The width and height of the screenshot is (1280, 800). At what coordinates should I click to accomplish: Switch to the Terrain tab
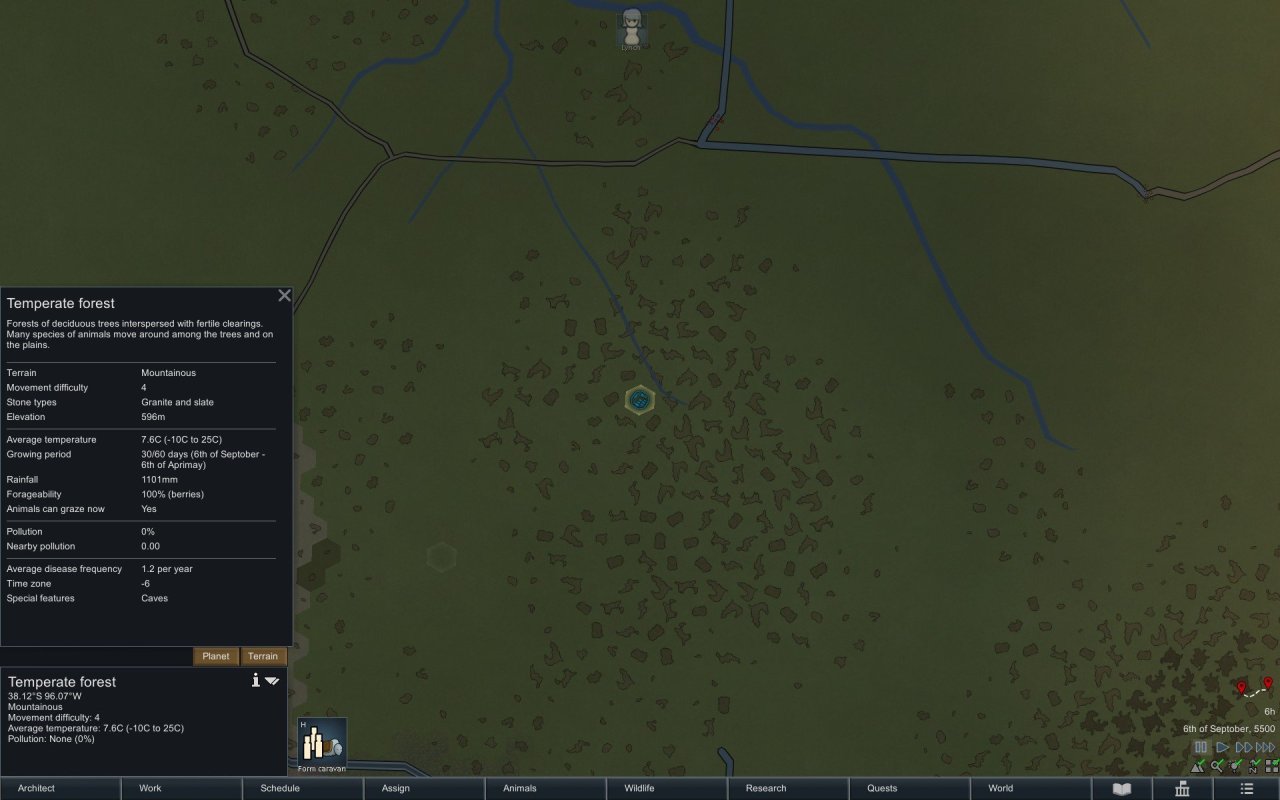pos(263,656)
